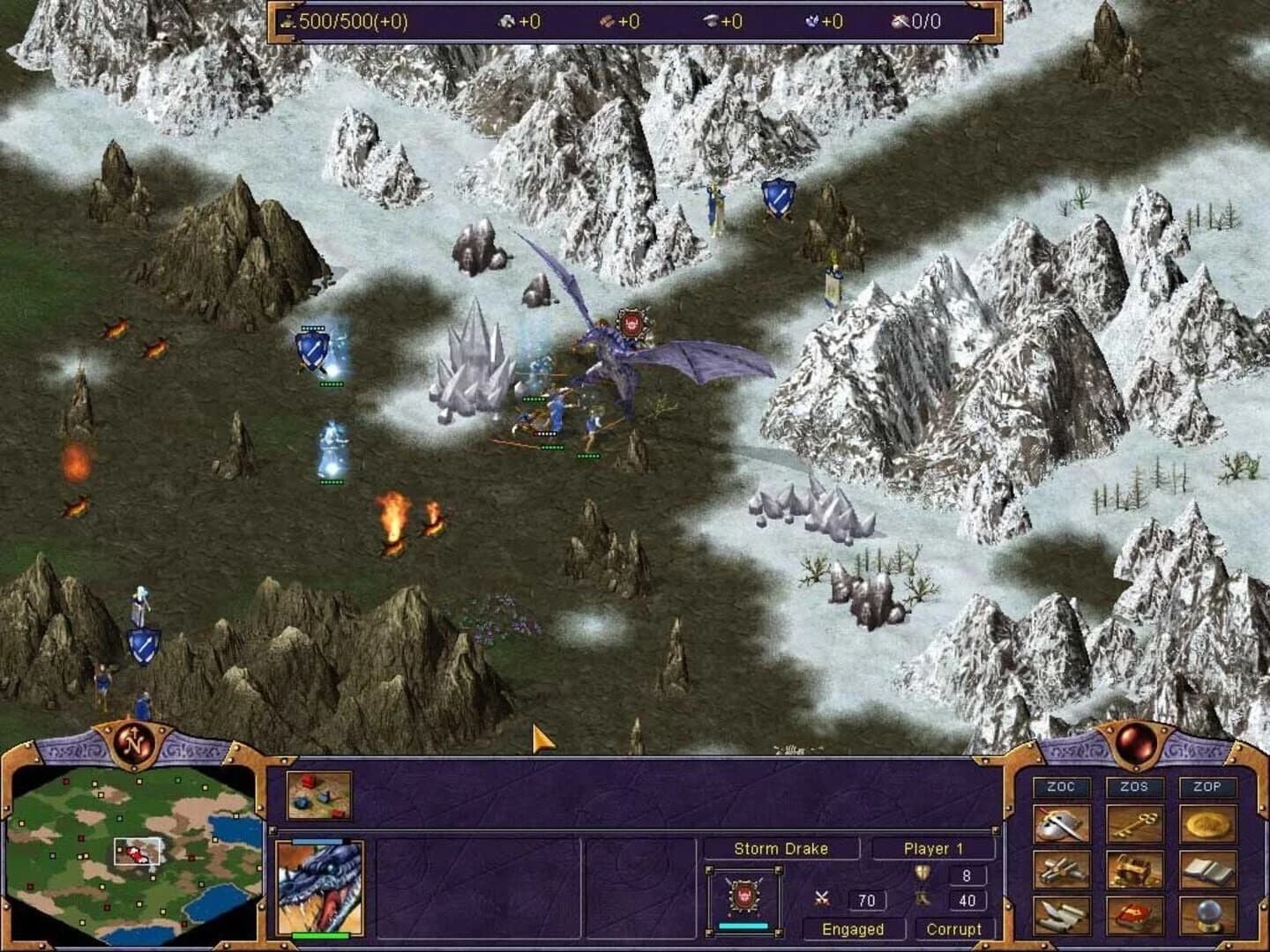The width and height of the screenshot is (1270, 952).
Task: Click the crystal ball scrying icon
Action: 1209,917
